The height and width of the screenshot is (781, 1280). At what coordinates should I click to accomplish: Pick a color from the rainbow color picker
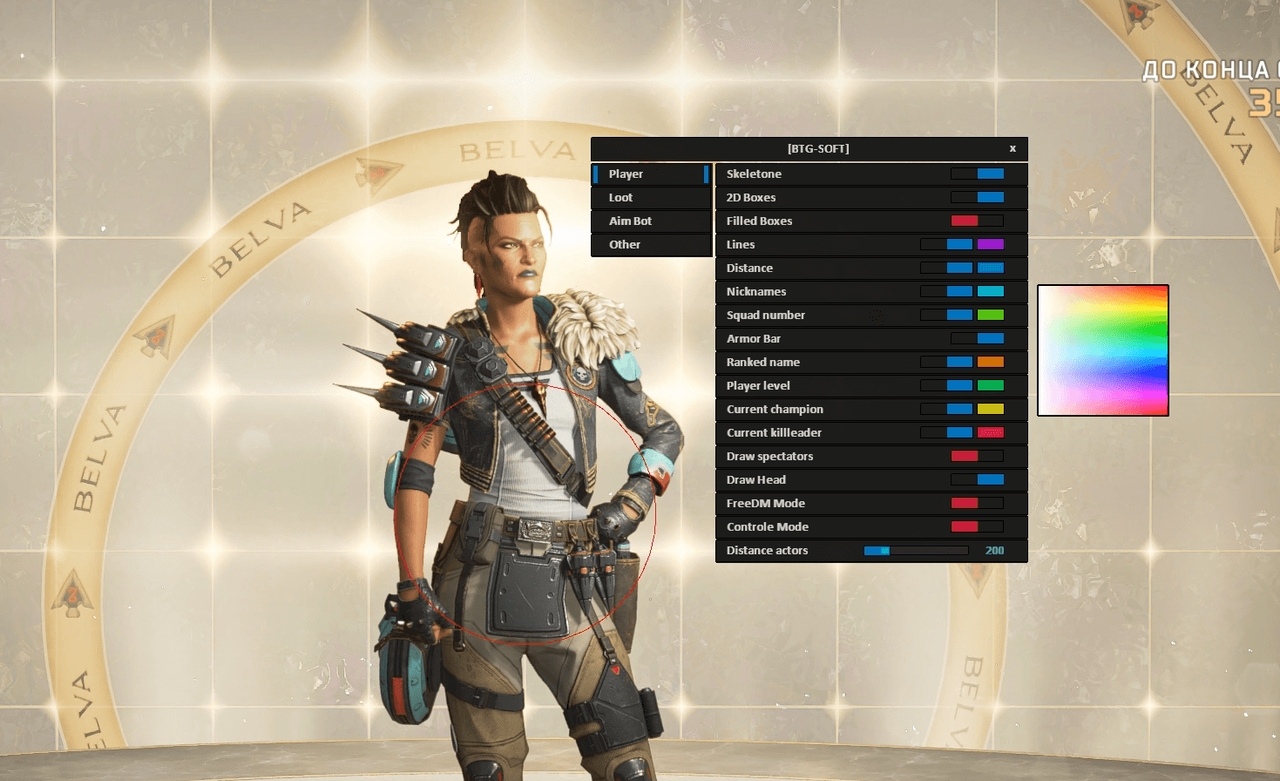[1103, 350]
